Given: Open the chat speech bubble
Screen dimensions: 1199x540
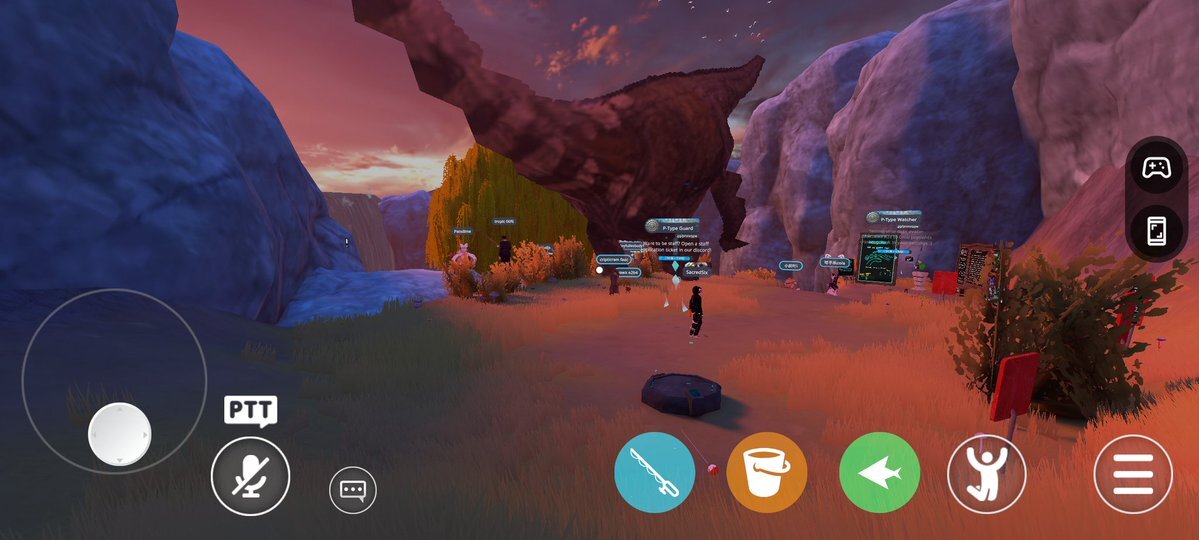Looking at the screenshot, I should tap(353, 490).
